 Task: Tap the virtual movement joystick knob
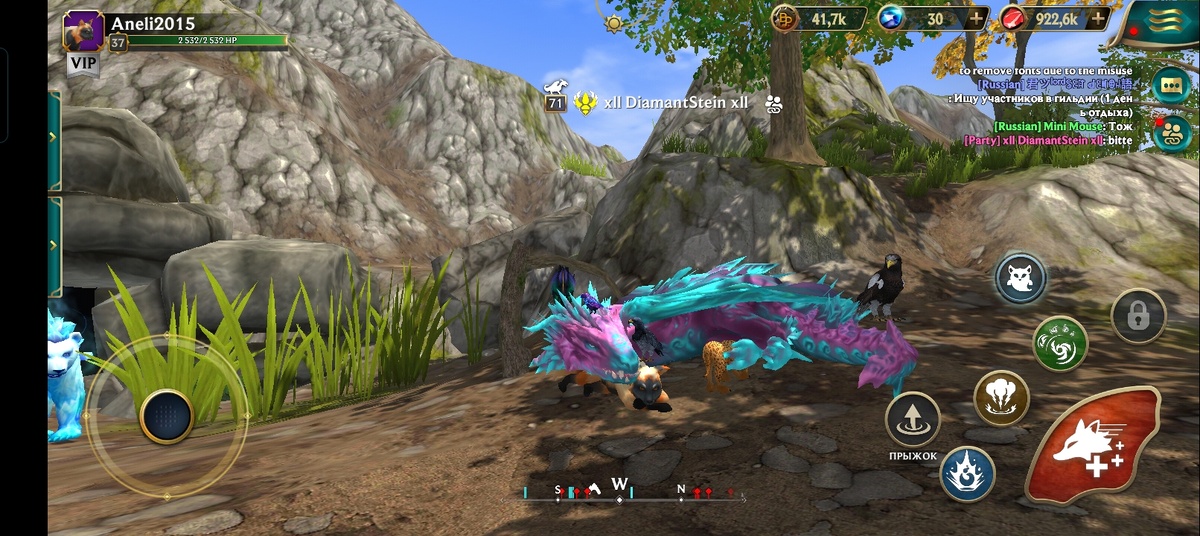point(166,416)
